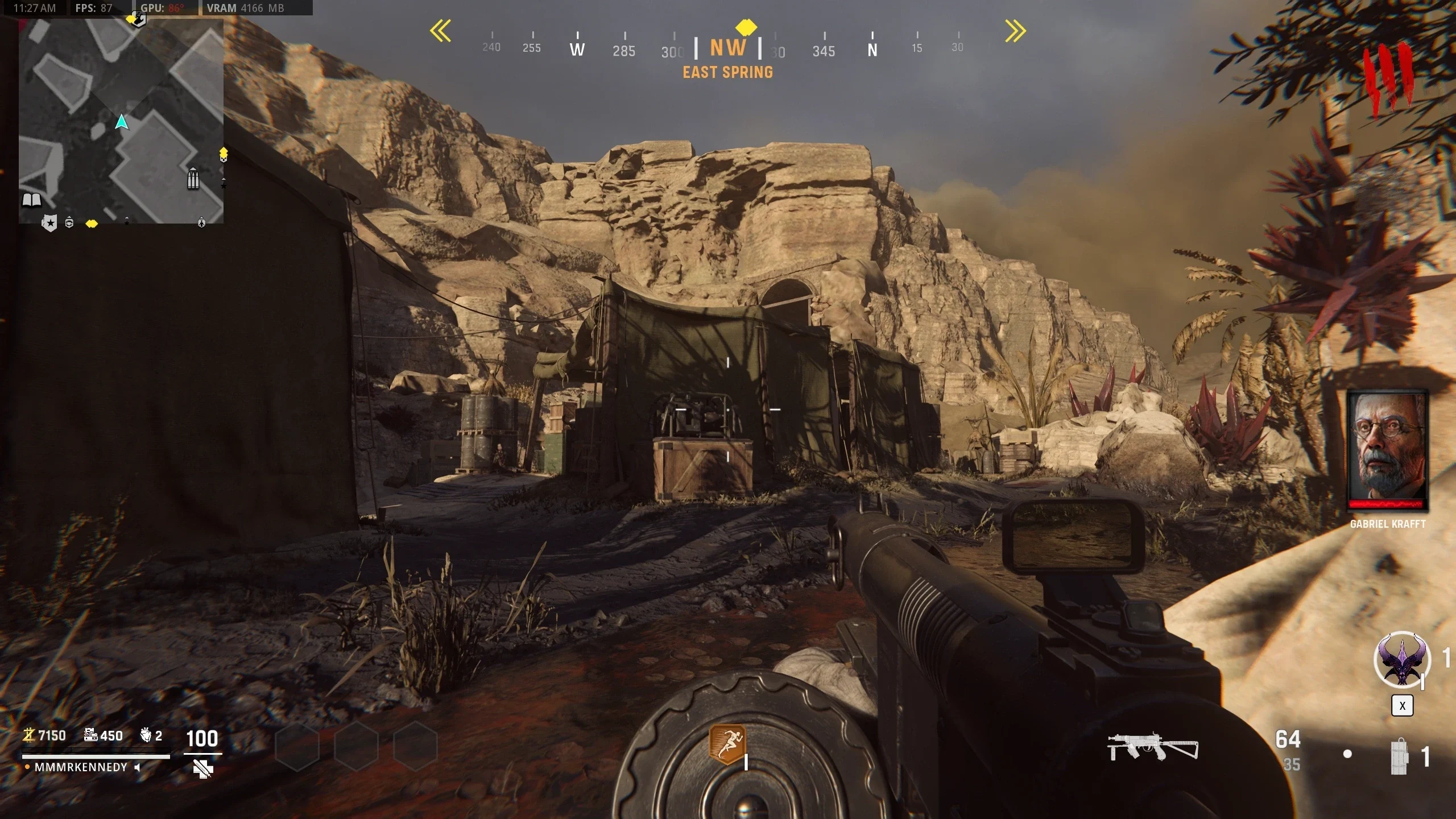The width and height of the screenshot is (1456, 819).
Task: Click the shield star marker below minimap
Action: (x=49, y=223)
